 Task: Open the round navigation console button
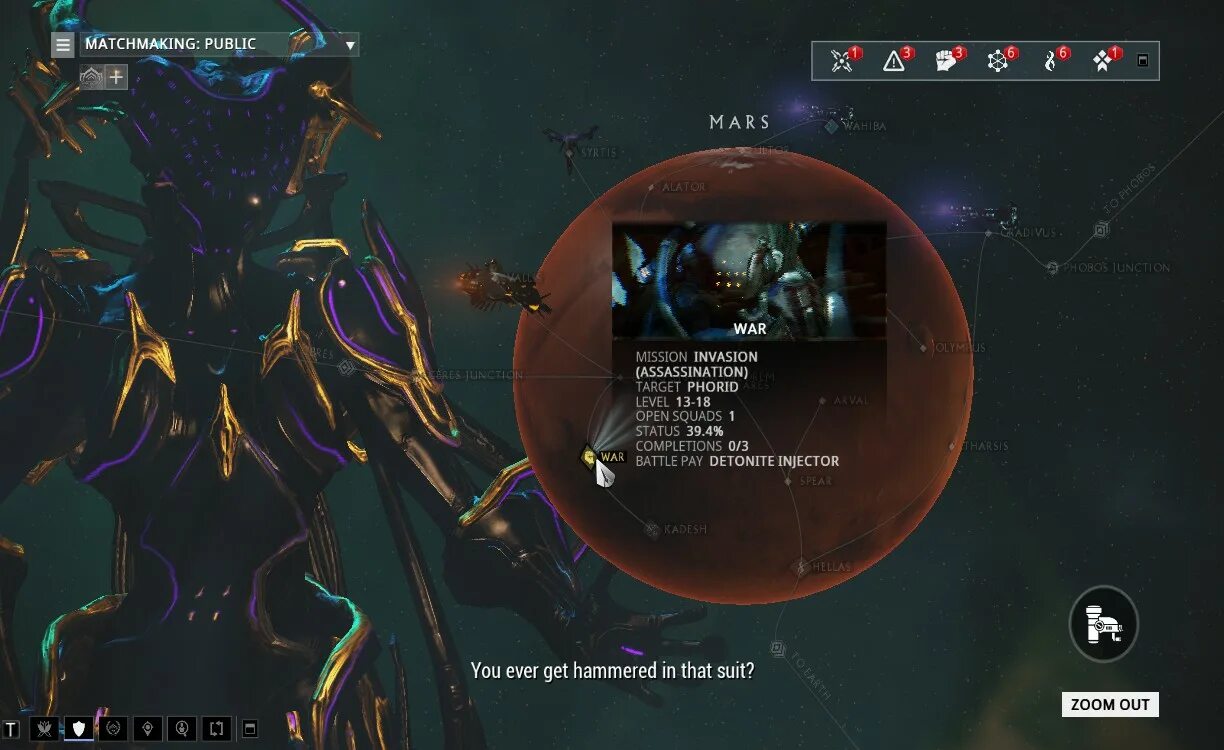tap(1104, 623)
